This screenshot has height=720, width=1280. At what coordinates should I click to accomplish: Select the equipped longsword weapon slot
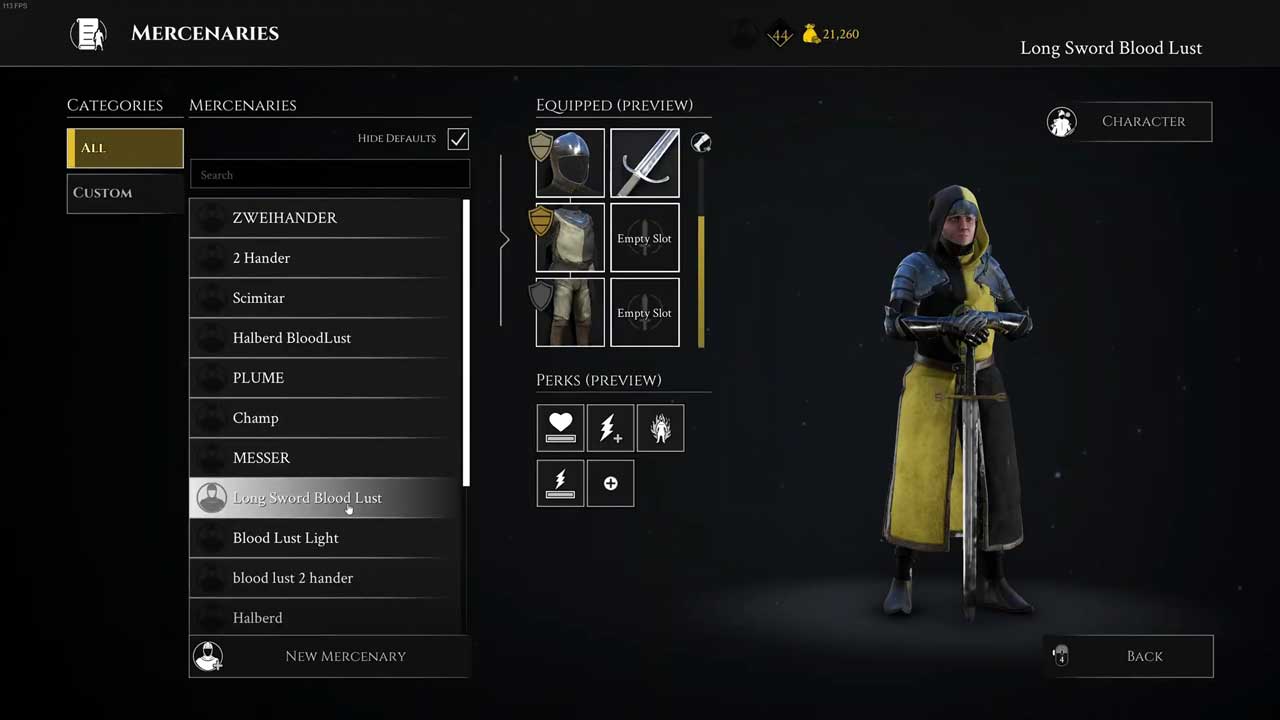[645, 163]
